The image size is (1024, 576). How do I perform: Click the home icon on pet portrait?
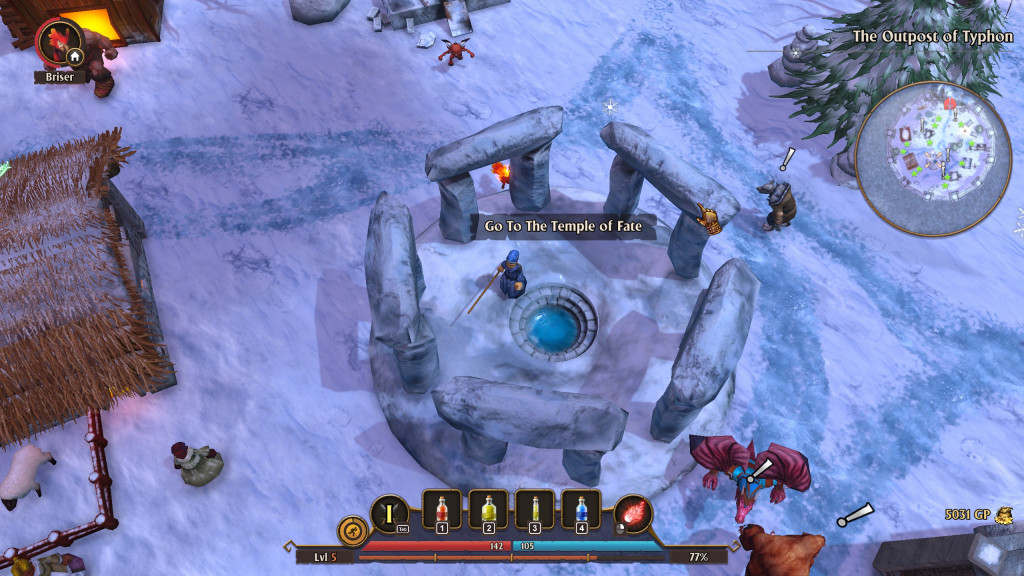pos(74,57)
